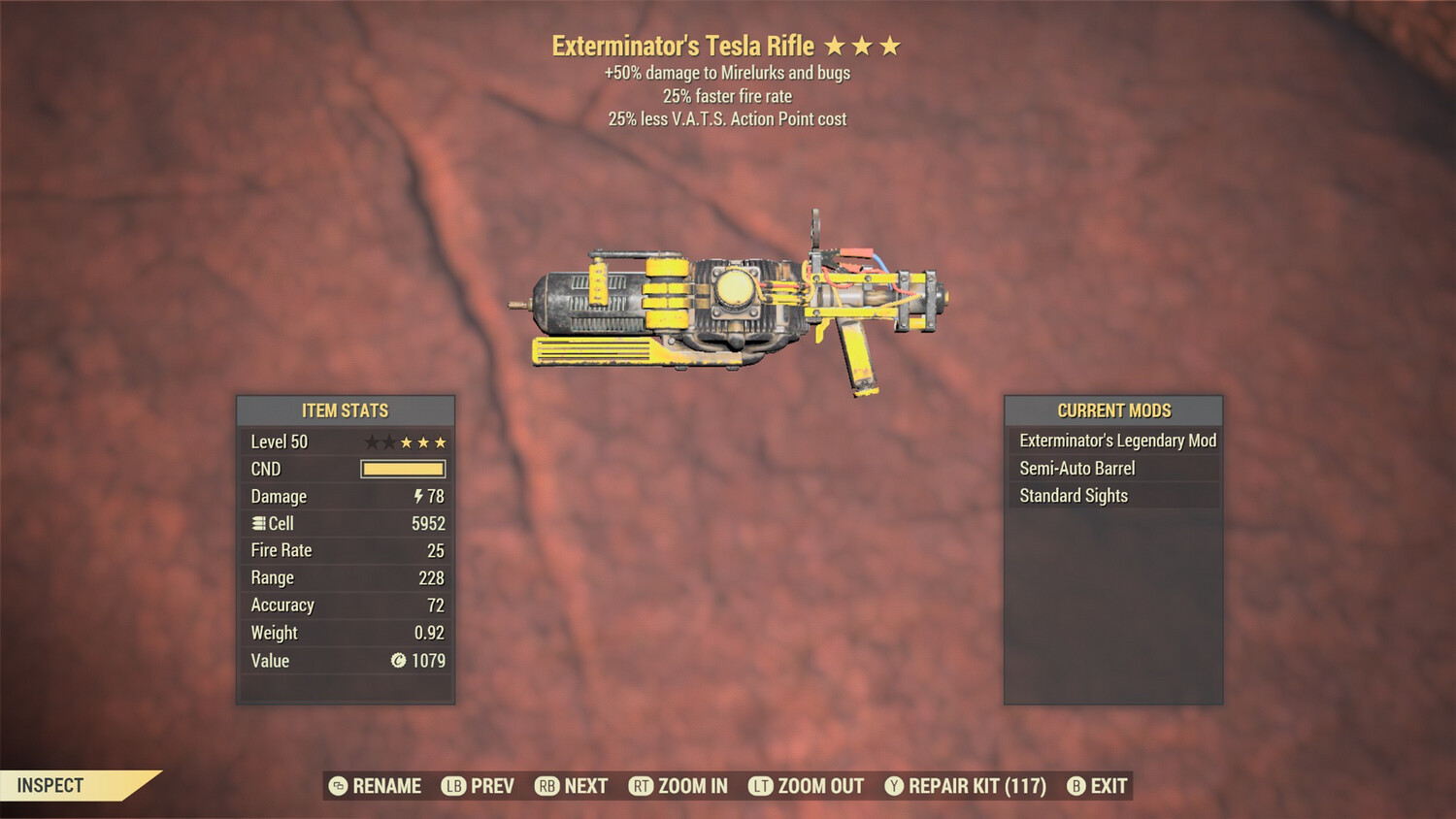The height and width of the screenshot is (819, 1456).
Task: Click the Y button icon beside Repair Kit
Action: 893,786
